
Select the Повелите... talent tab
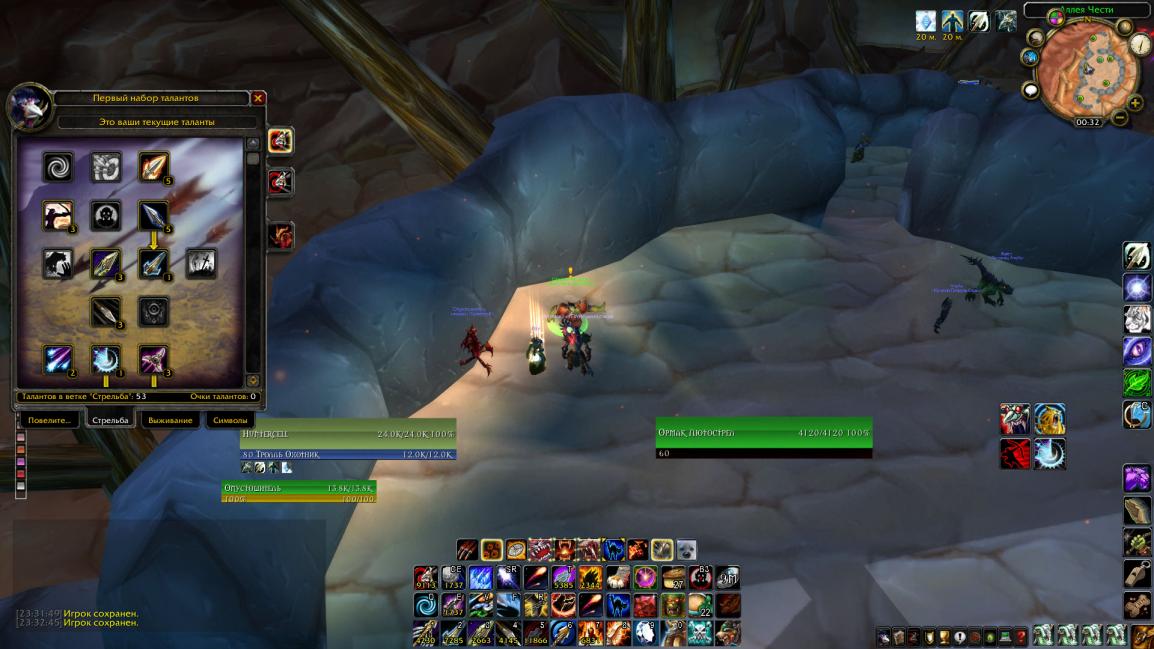tap(48, 420)
